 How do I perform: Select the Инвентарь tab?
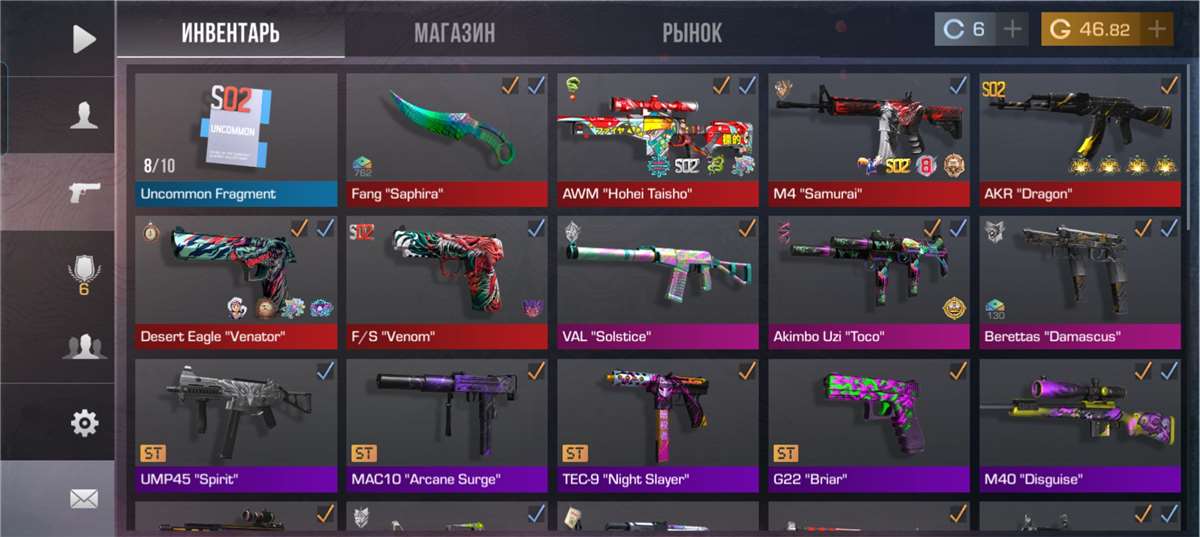tap(230, 33)
